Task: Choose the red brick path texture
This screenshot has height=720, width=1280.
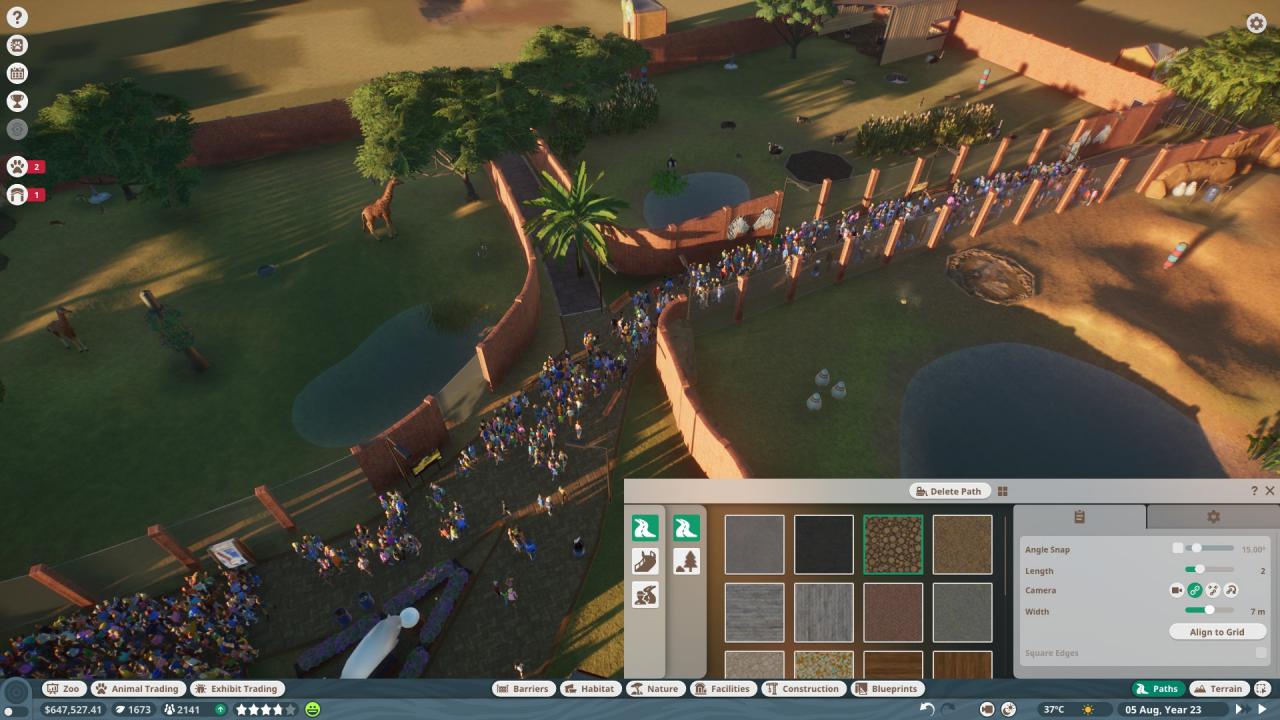Action: [893, 612]
